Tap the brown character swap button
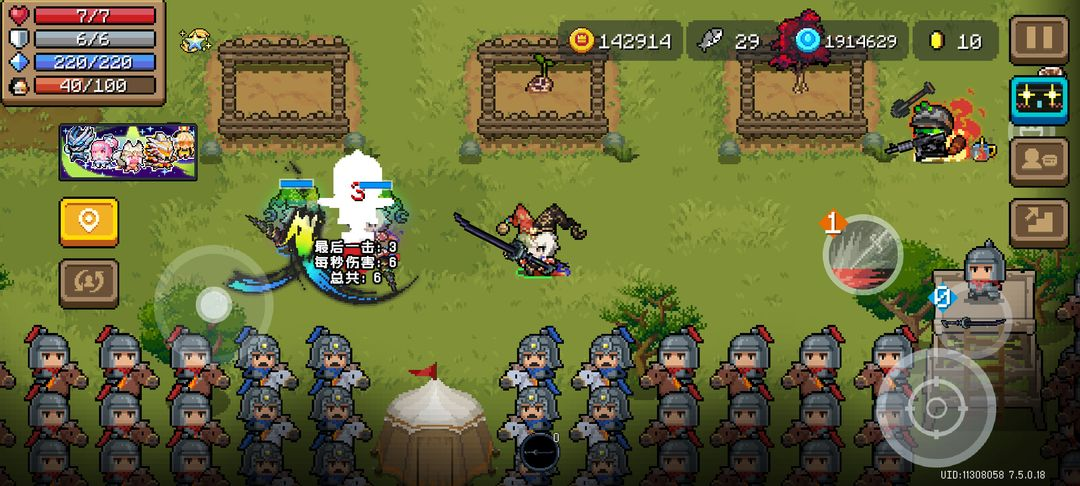Screen dimensions: 1080x486 [89, 283]
